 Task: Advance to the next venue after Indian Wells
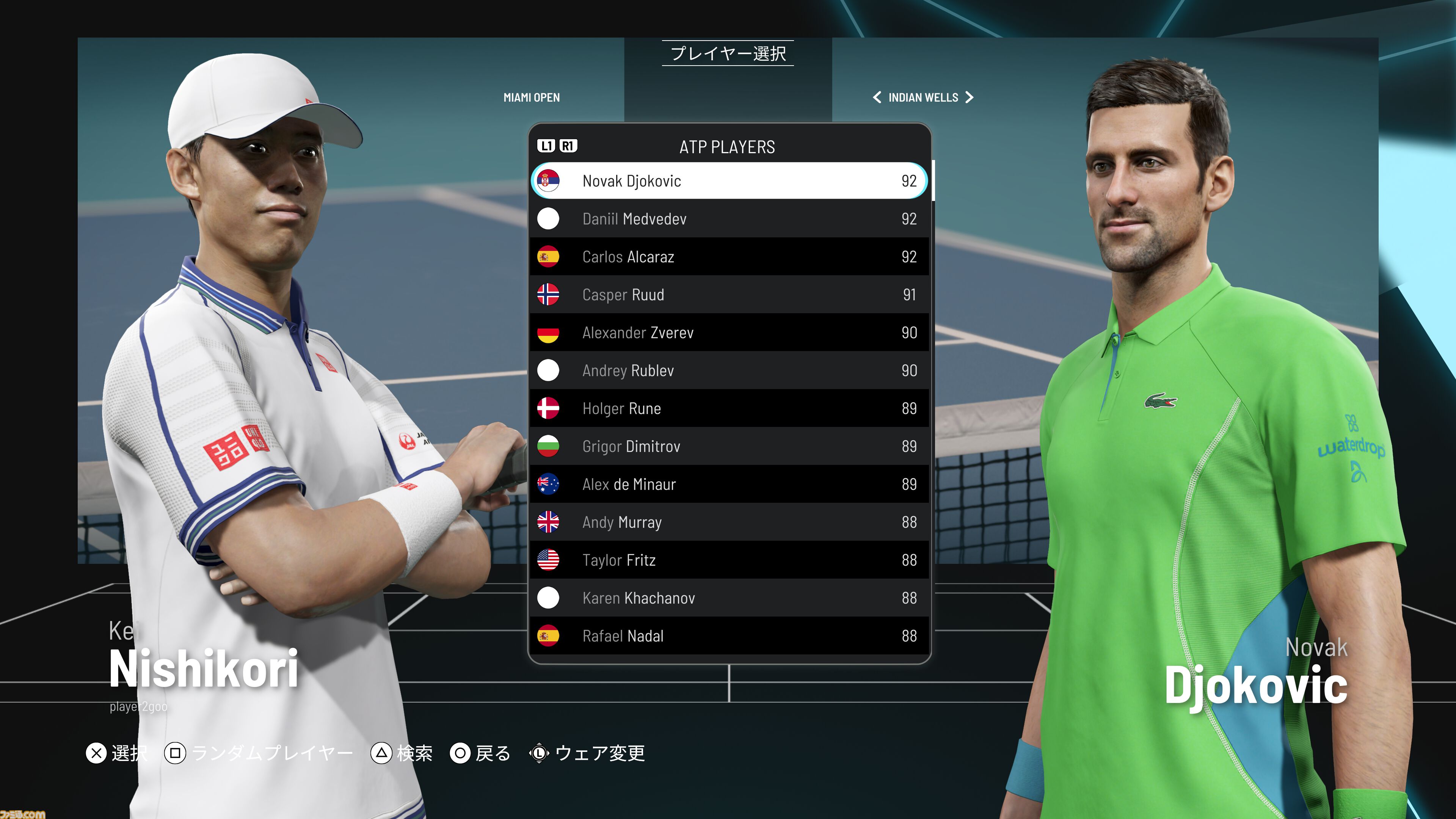point(970,97)
